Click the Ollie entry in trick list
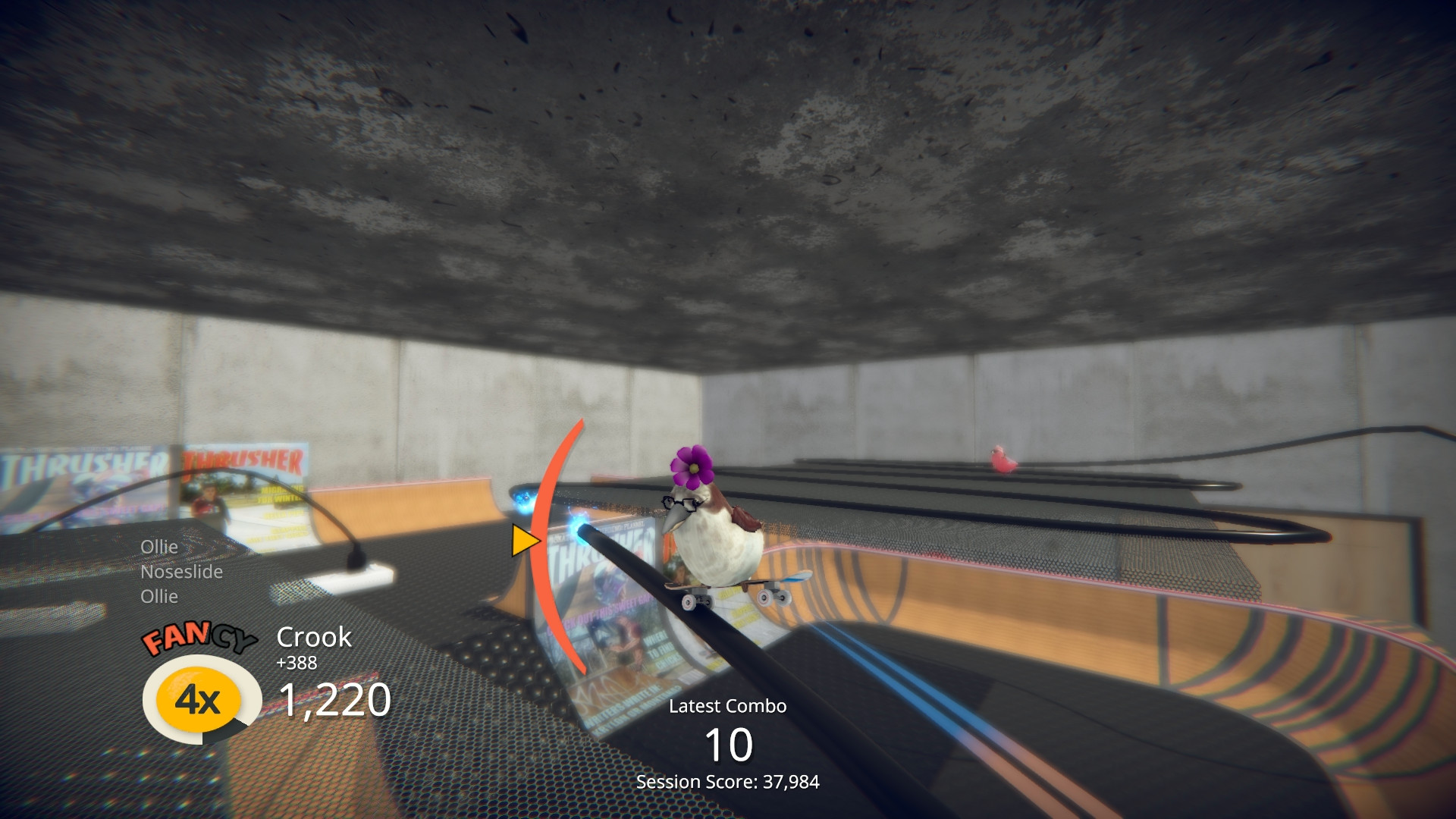 click(x=160, y=546)
